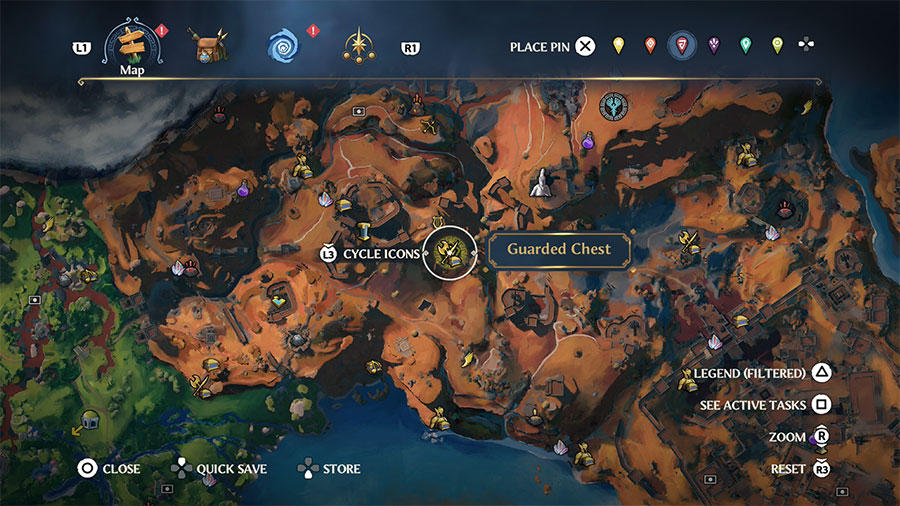Select the red map pin
Screen dimensions: 900x506
(650, 45)
